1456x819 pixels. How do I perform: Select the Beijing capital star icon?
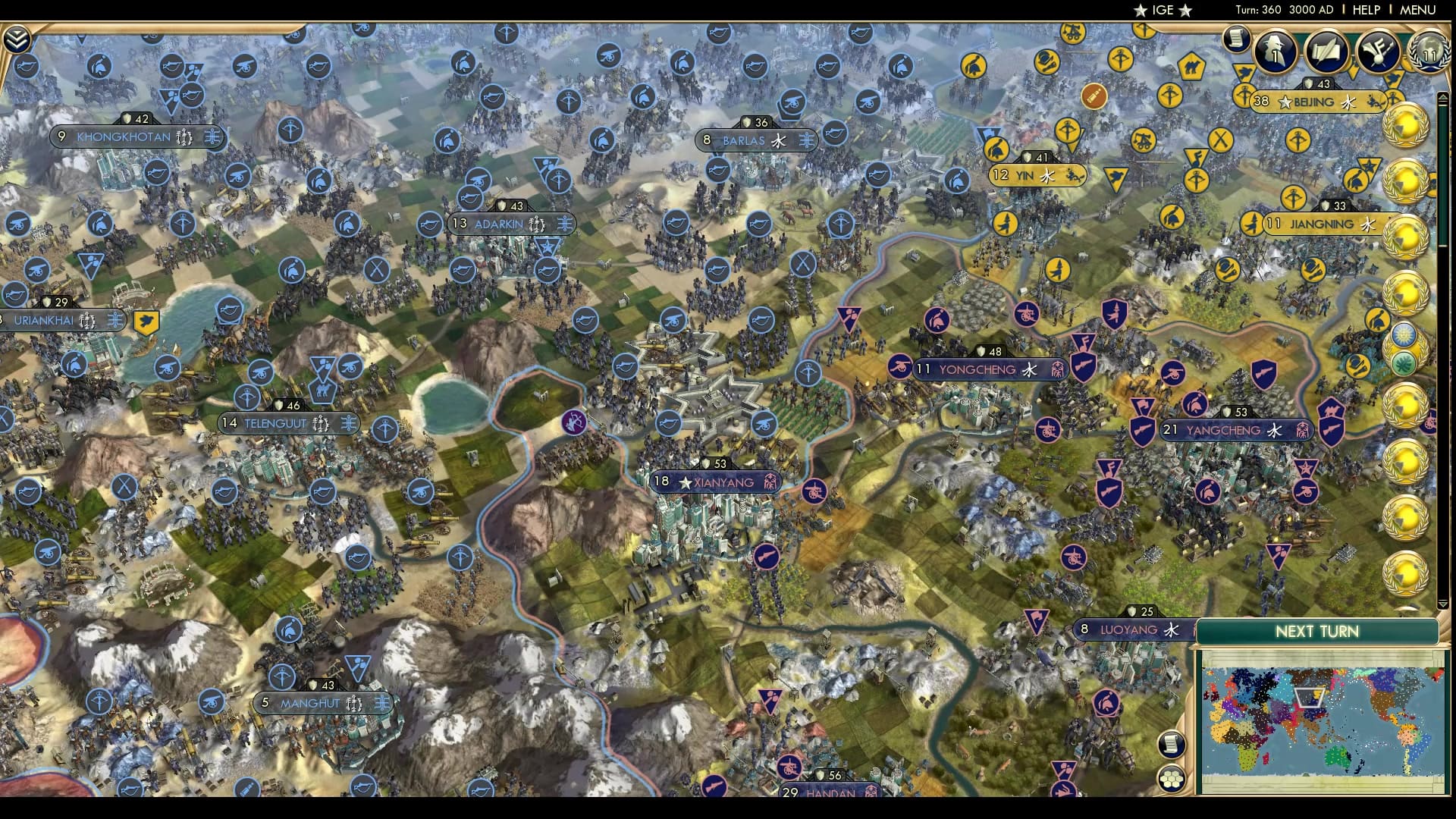[x=1284, y=102]
